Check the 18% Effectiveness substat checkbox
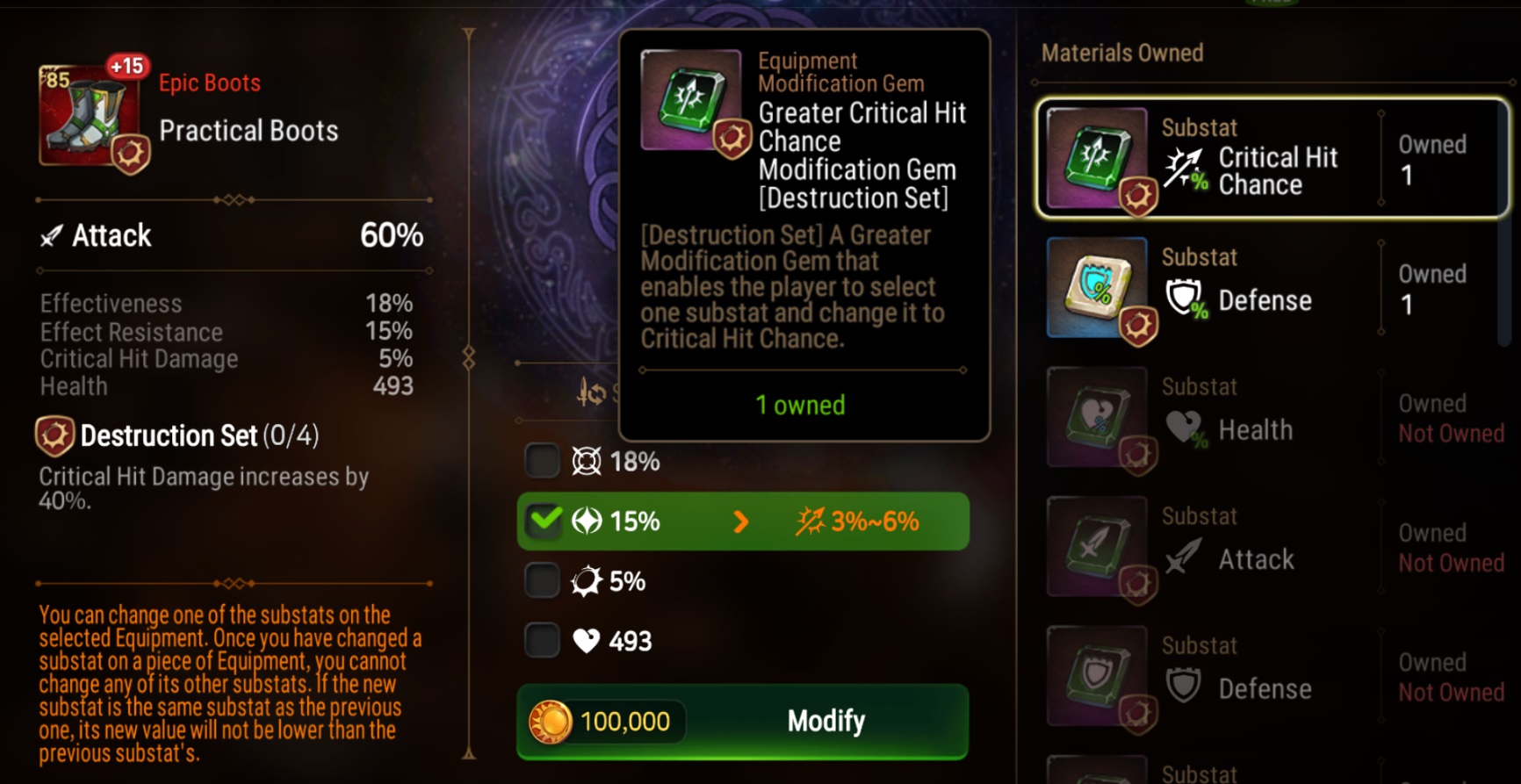This screenshot has height=784, width=1521. coord(544,459)
